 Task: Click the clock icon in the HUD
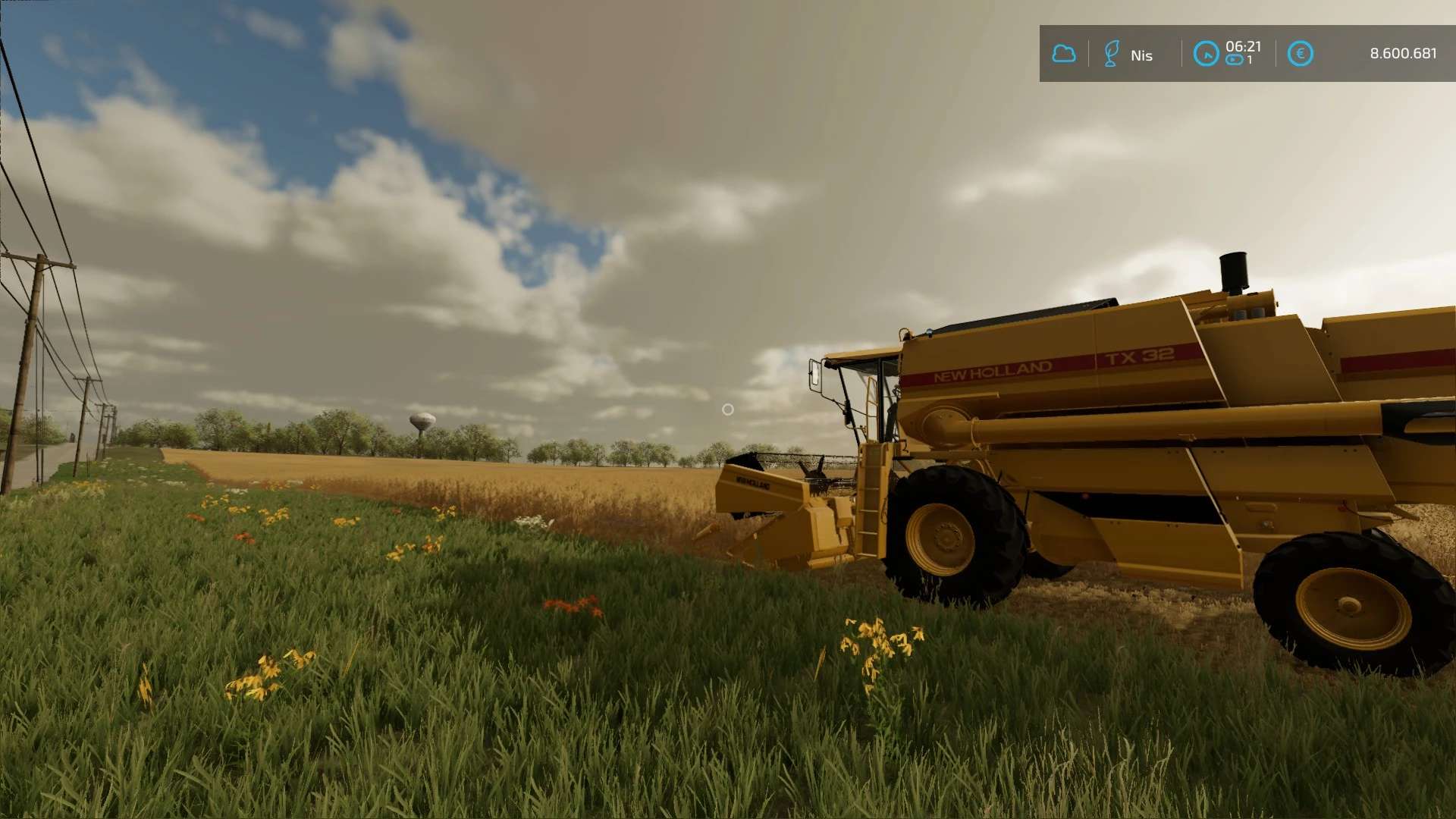click(x=1206, y=54)
